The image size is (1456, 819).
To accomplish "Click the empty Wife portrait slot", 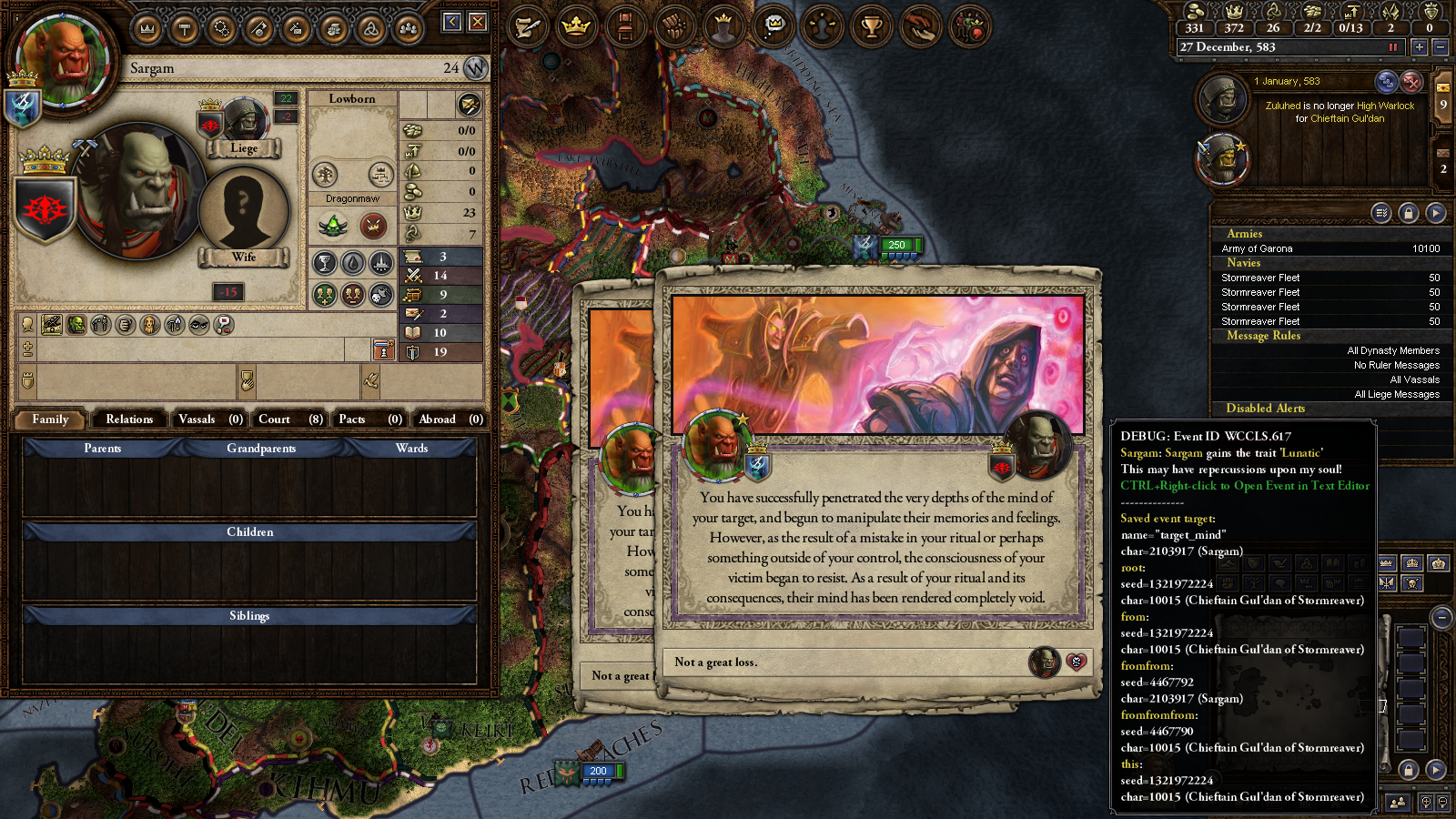I will [243, 209].
